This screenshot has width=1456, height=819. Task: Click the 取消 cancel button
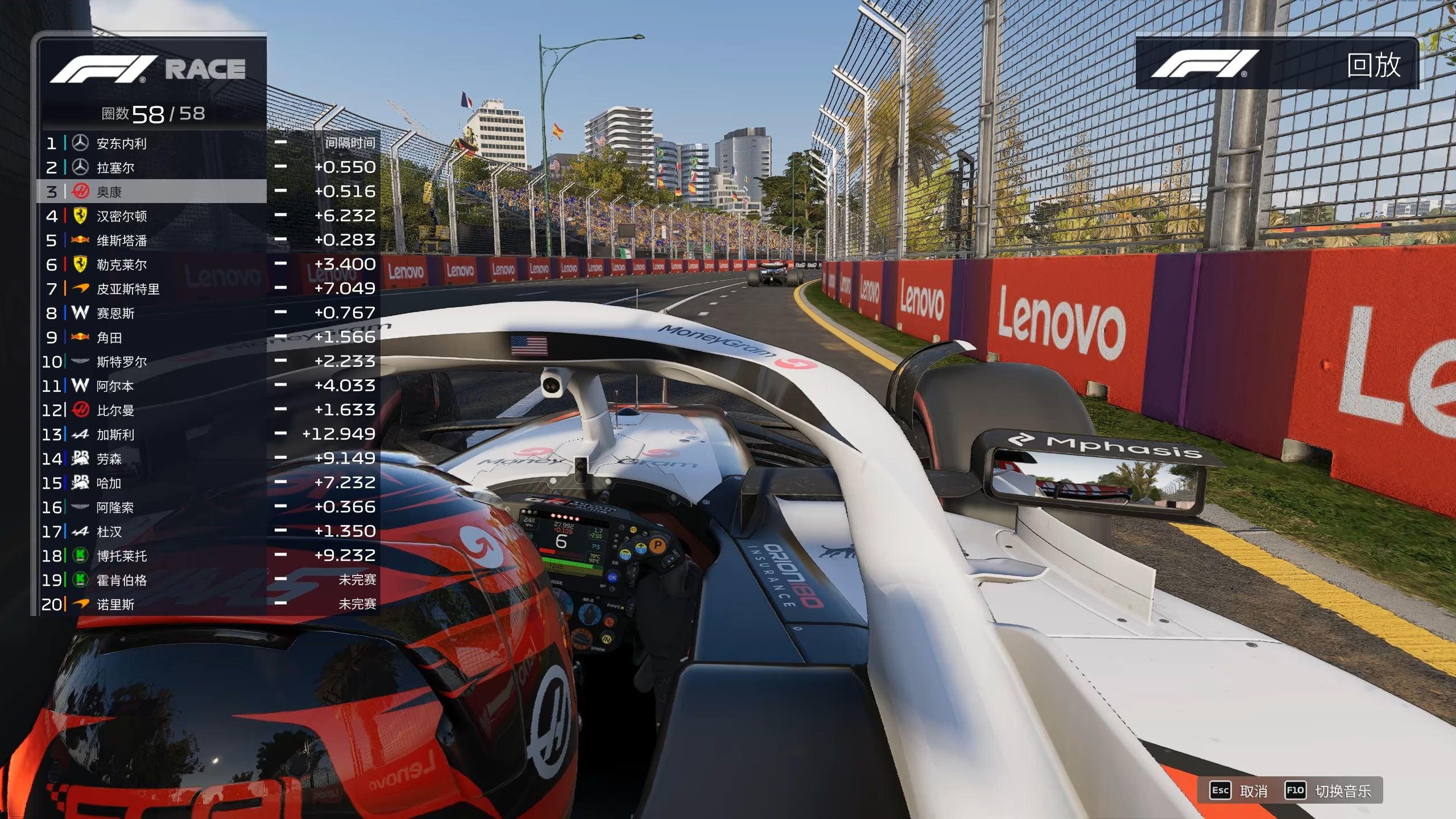1240,791
